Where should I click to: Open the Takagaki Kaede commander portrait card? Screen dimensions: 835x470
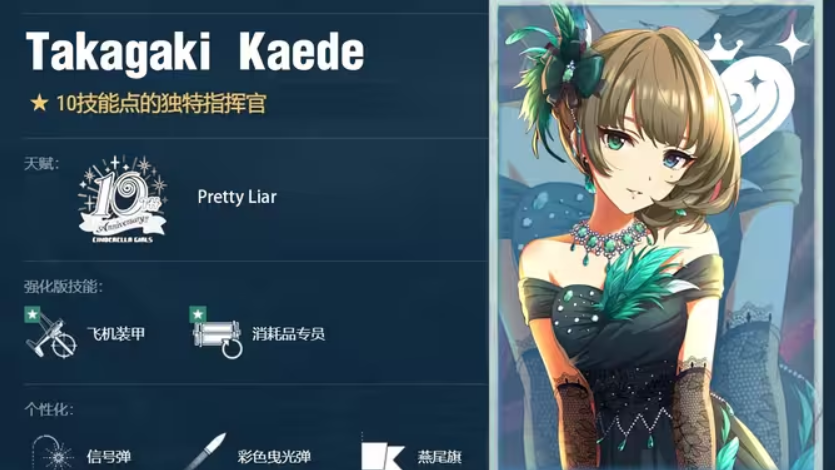tap(660, 237)
